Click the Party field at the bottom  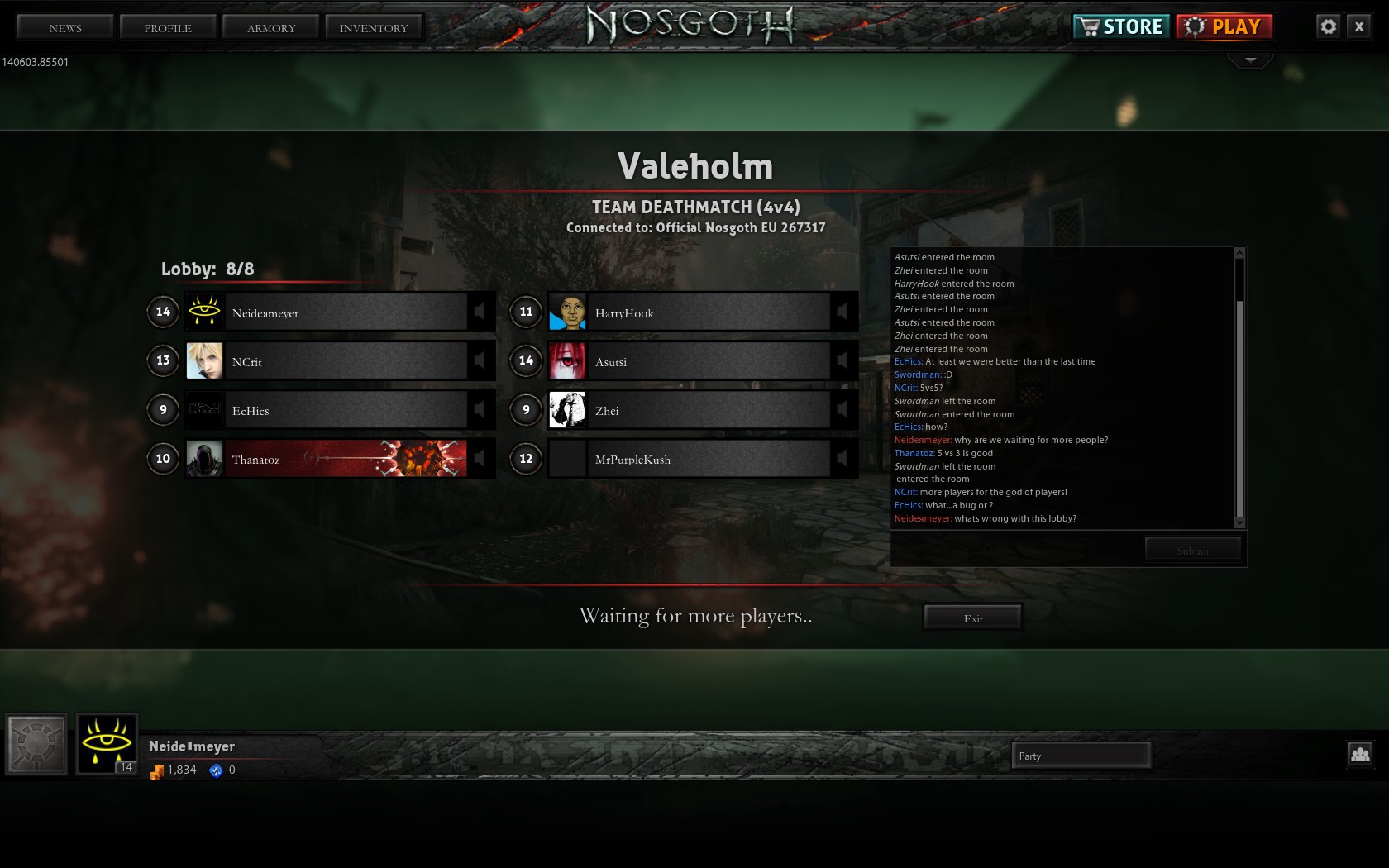tap(1081, 755)
